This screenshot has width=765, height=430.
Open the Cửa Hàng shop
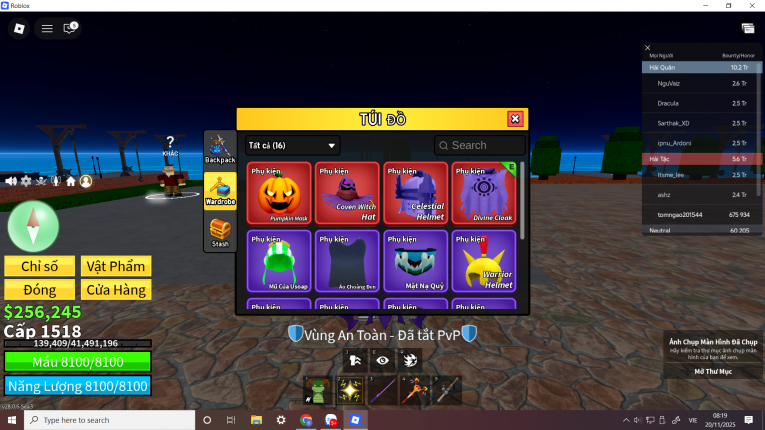pyautogui.click(x=116, y=290)
